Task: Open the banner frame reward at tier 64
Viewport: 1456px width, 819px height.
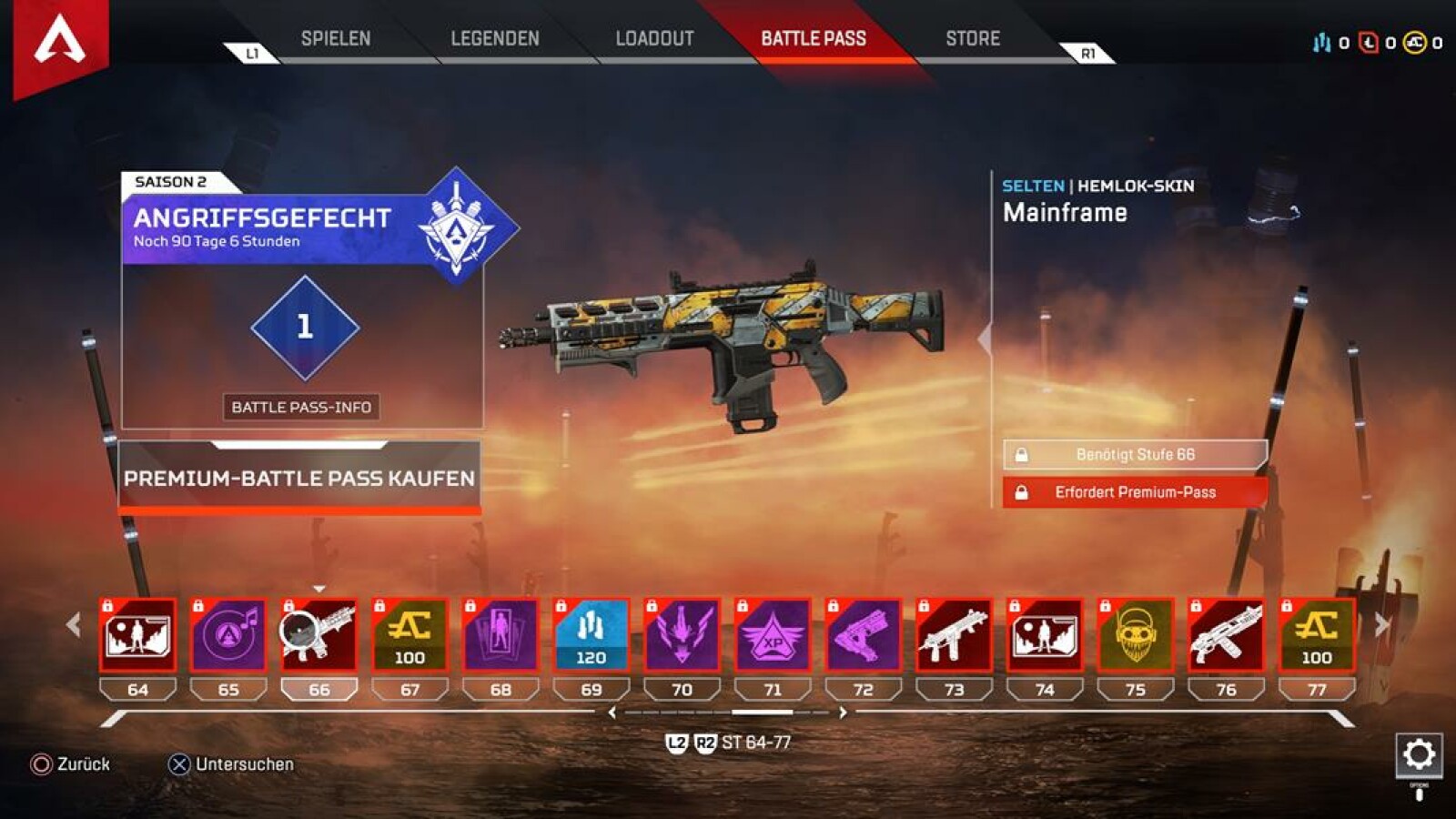Action: [136, 634]
